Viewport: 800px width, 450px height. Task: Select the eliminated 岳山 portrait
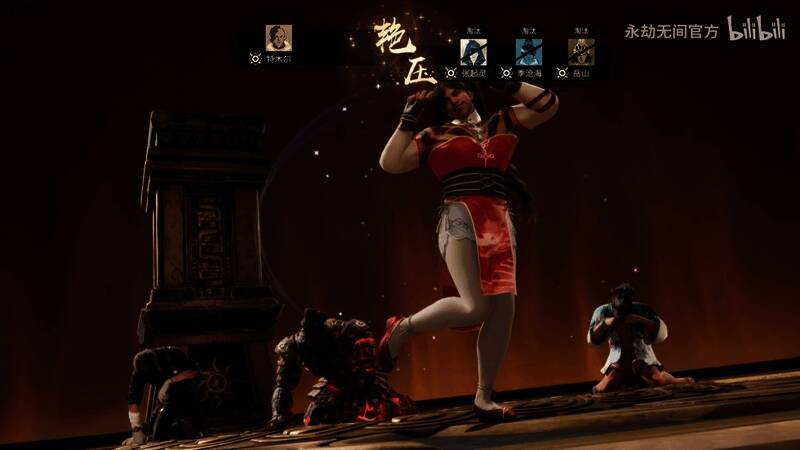[581, 51]
